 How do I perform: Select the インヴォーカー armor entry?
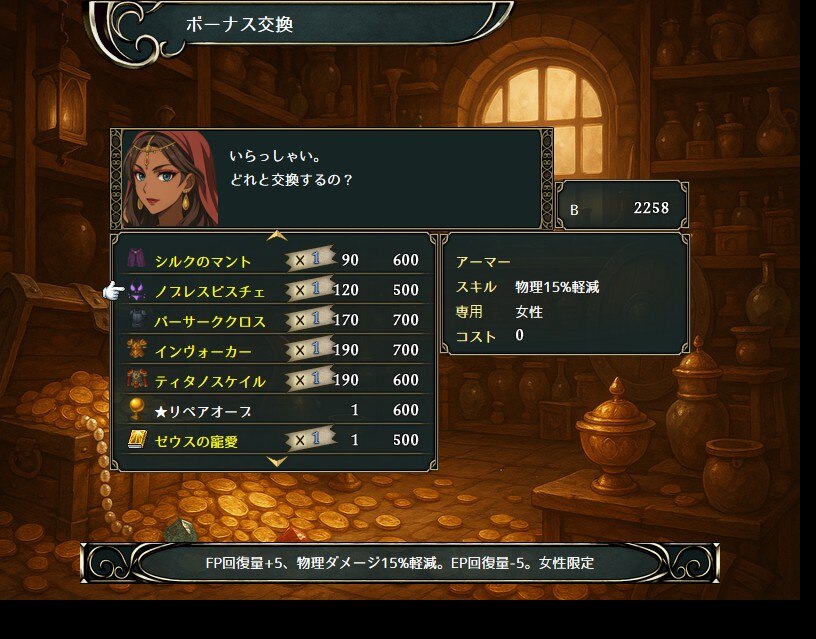coord(203,351)
